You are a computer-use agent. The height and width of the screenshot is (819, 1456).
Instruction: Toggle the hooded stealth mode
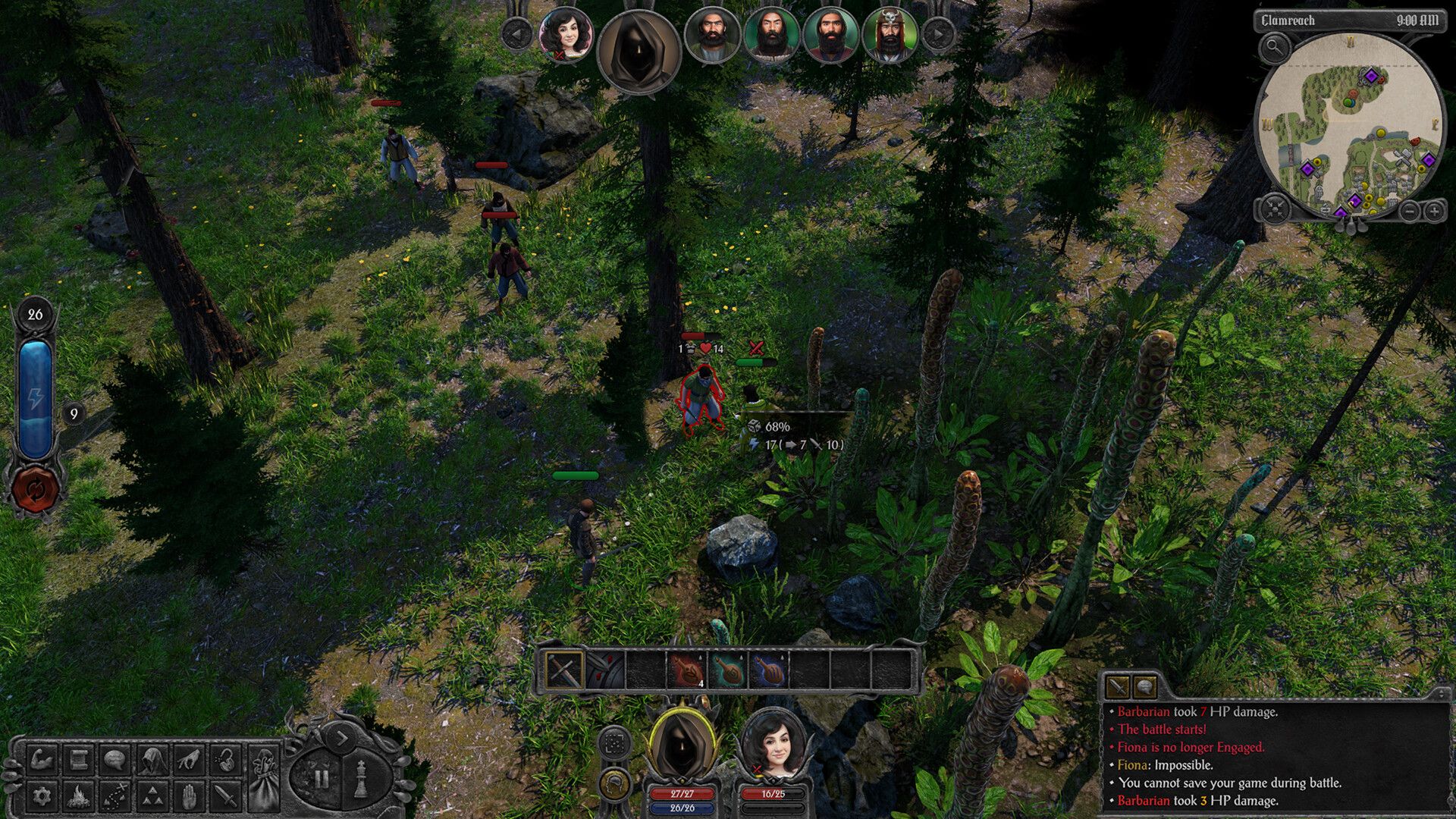[x=152, y=759]
